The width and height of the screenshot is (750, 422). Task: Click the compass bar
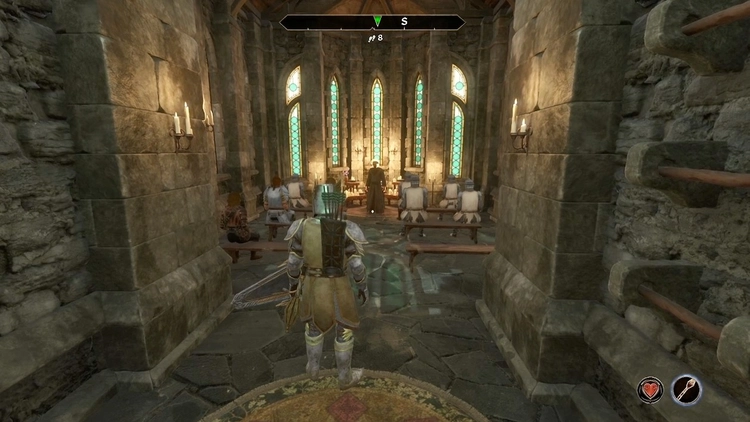click(372, 21)
